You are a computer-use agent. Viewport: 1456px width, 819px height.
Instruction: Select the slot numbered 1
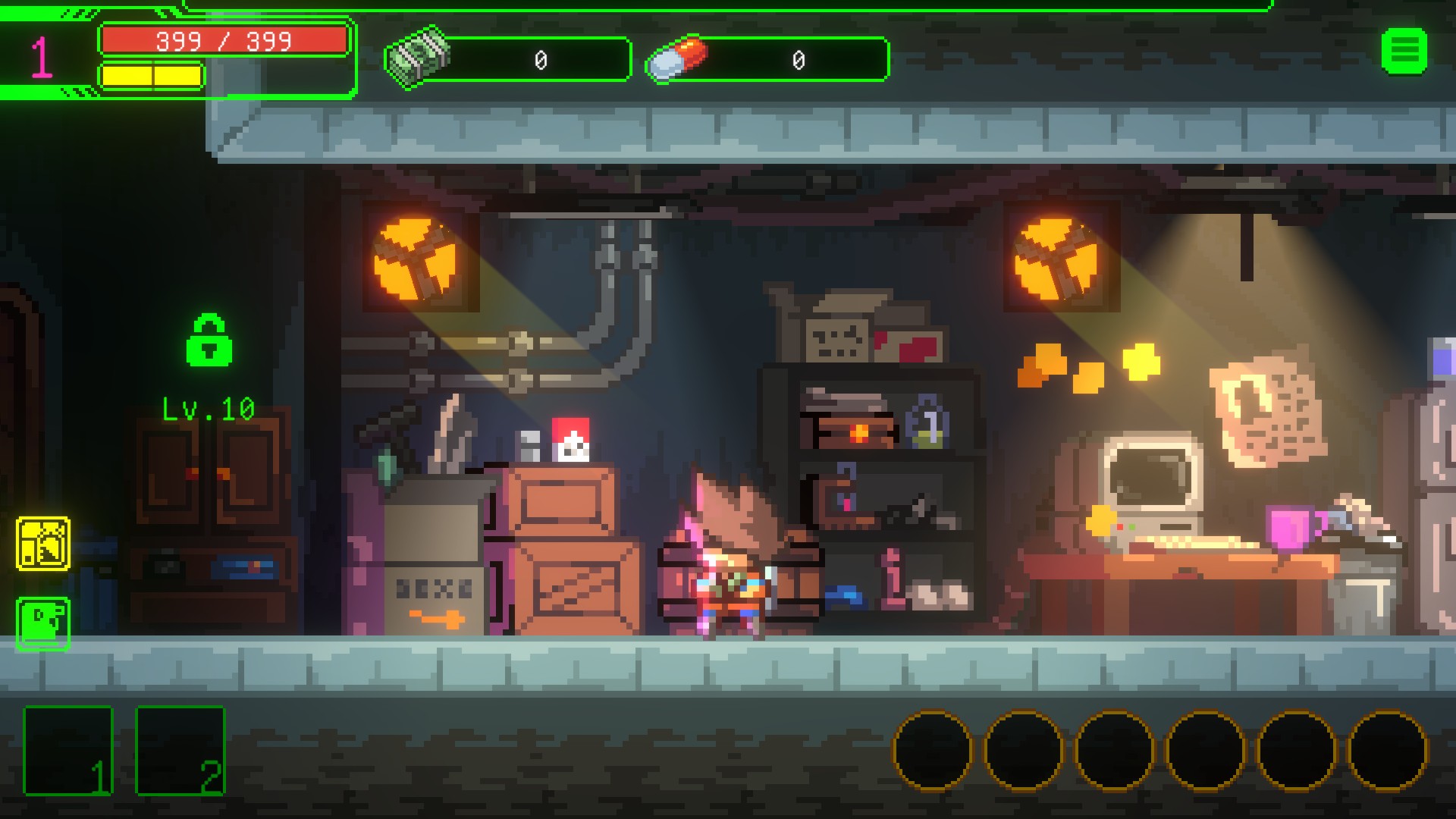68,750
